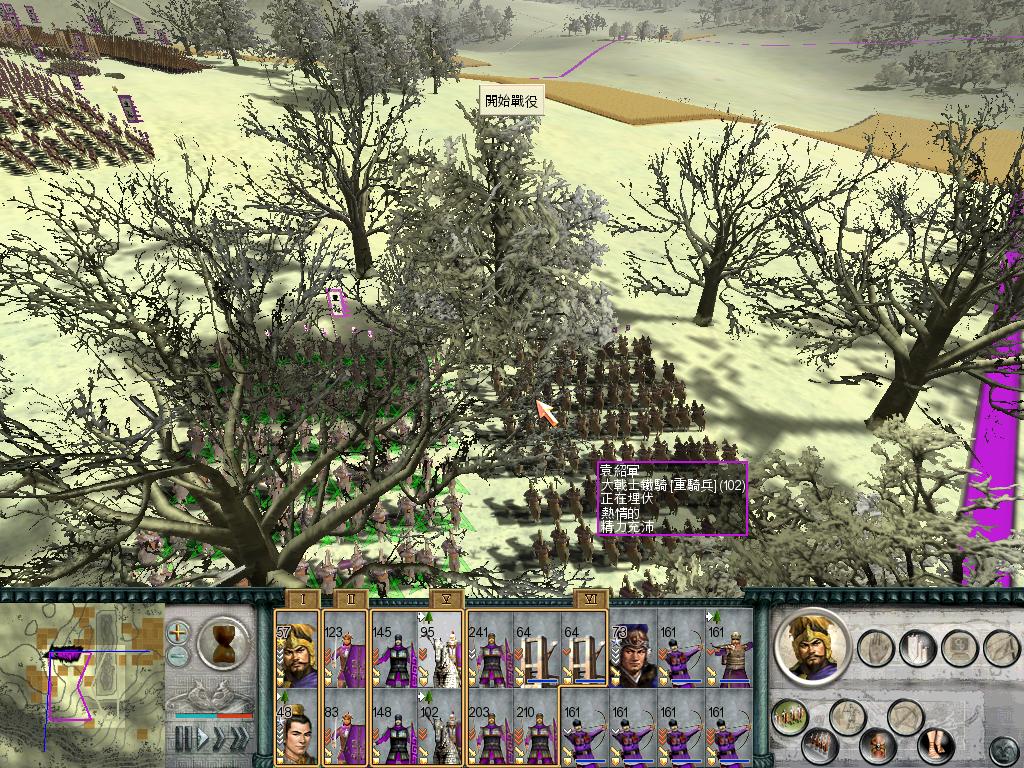Activate the halt (open hand) command
1024x768 pixels.
click(876, 648)
